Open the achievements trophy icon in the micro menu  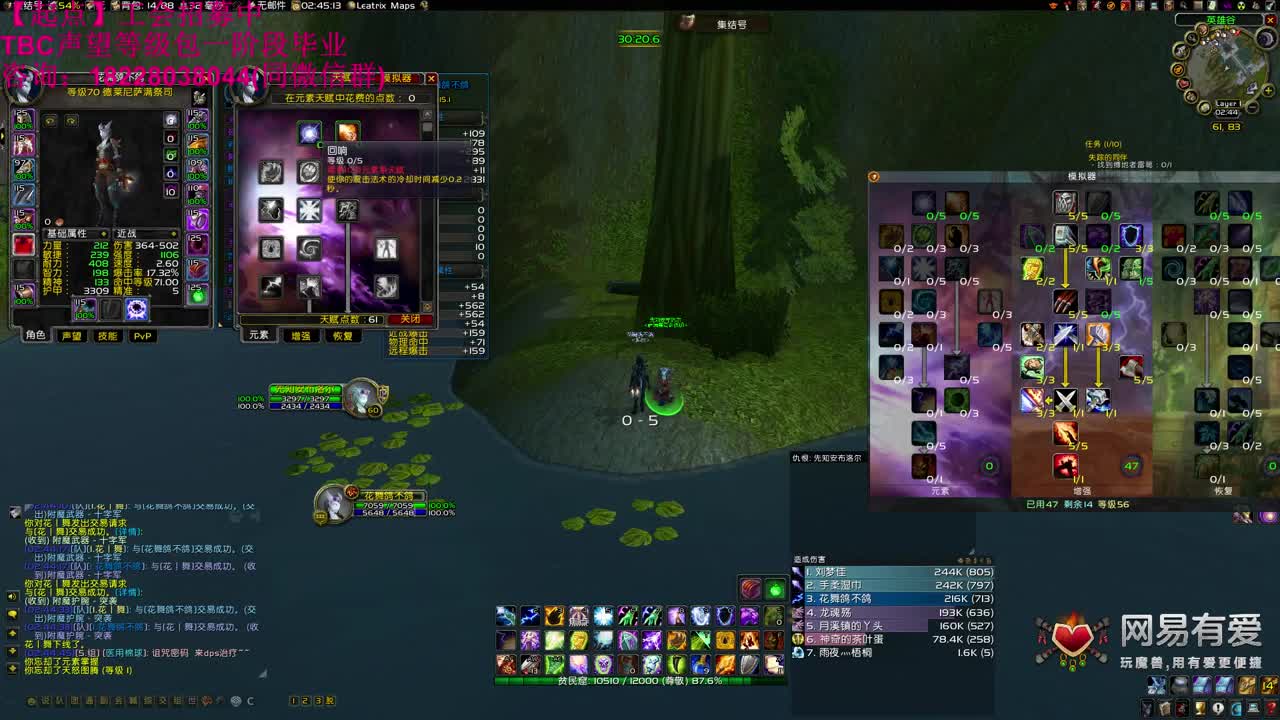click(x=1199, y=708)
